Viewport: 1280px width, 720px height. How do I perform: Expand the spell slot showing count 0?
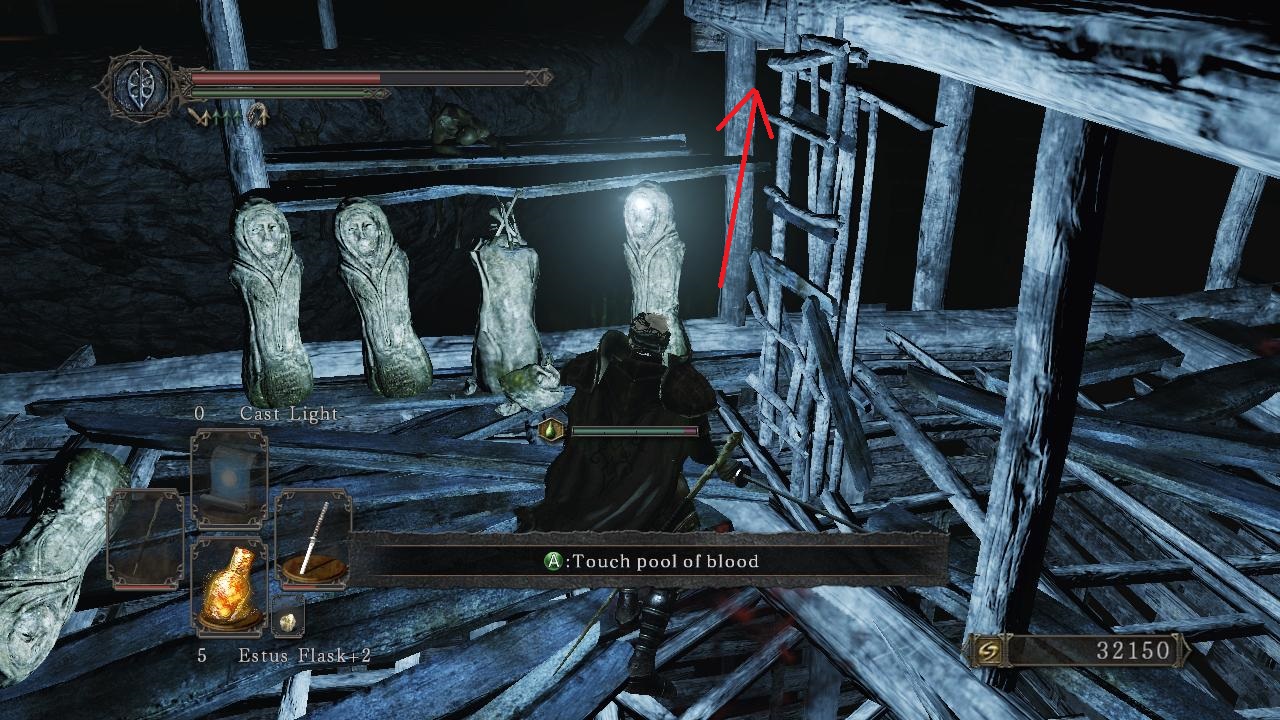tap(198, 415)
